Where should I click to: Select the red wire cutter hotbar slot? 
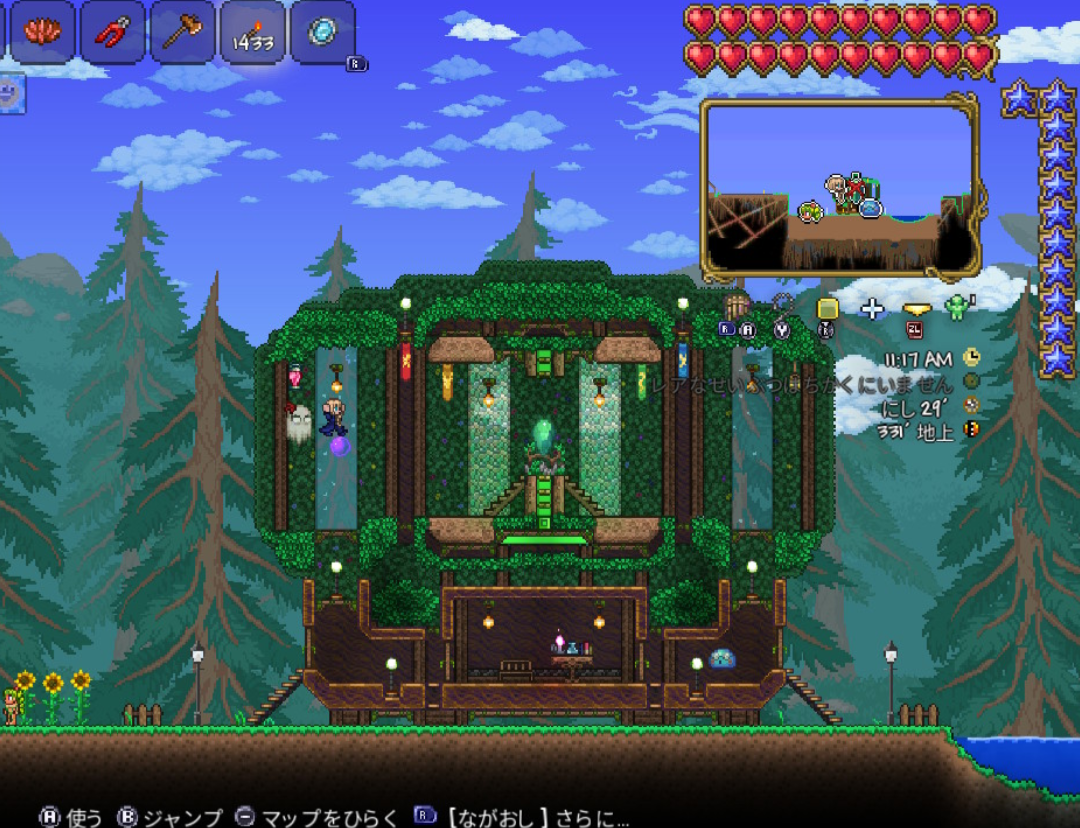tap(112, 32)
